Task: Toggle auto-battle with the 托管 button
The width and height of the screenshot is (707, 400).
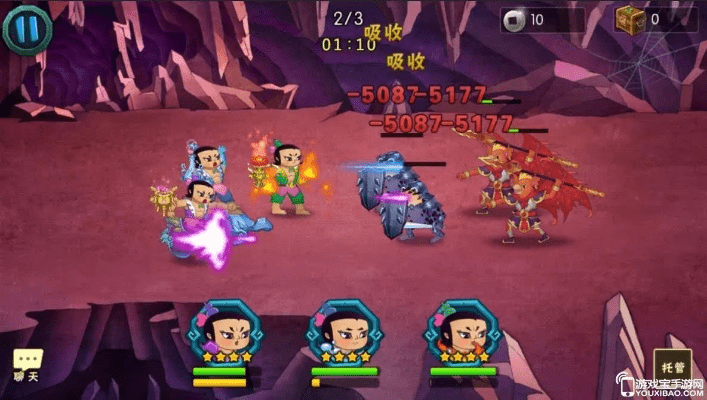Action: click(x=672, y=367)
